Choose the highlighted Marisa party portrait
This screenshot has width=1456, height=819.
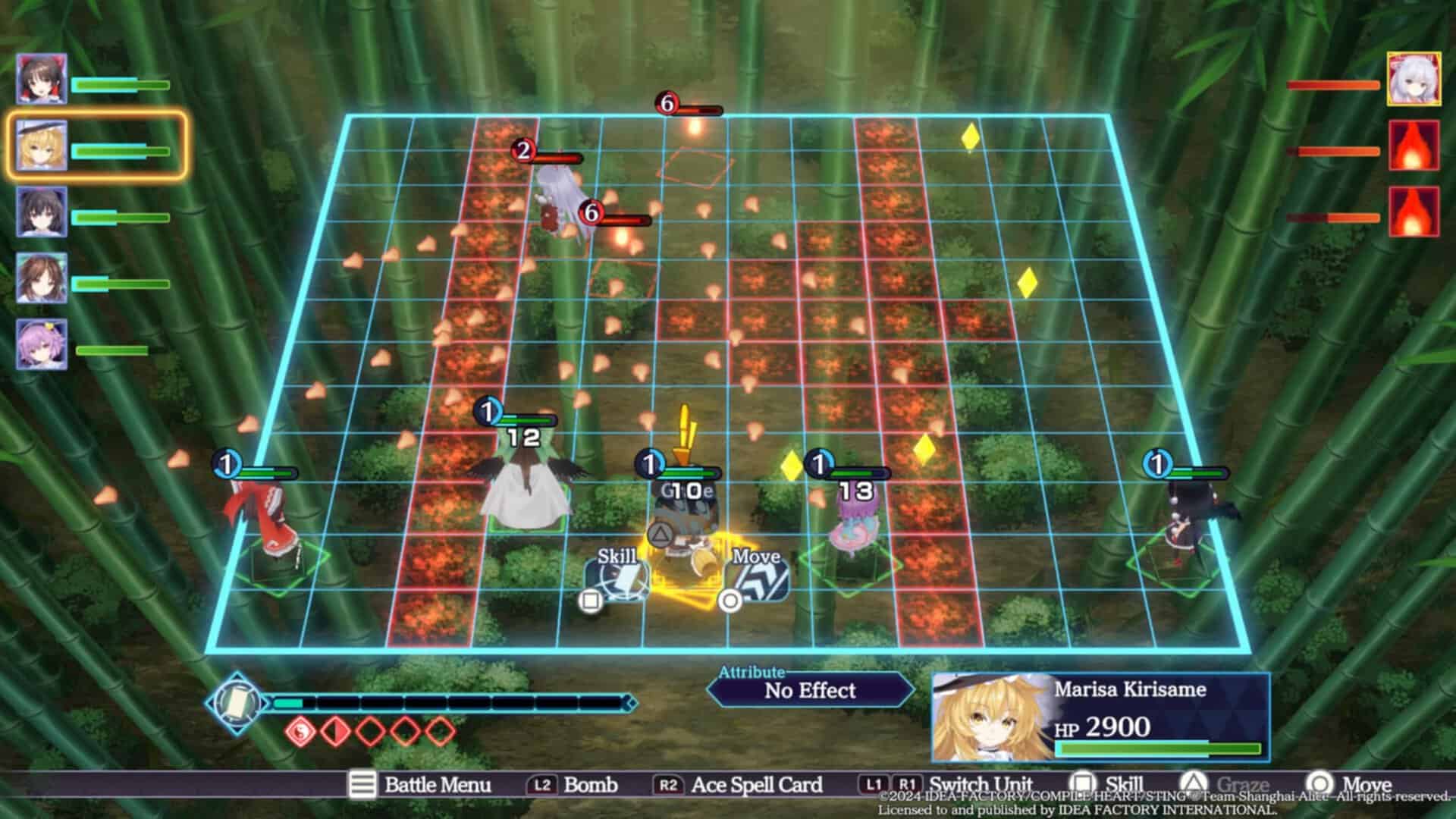(42, 146)
